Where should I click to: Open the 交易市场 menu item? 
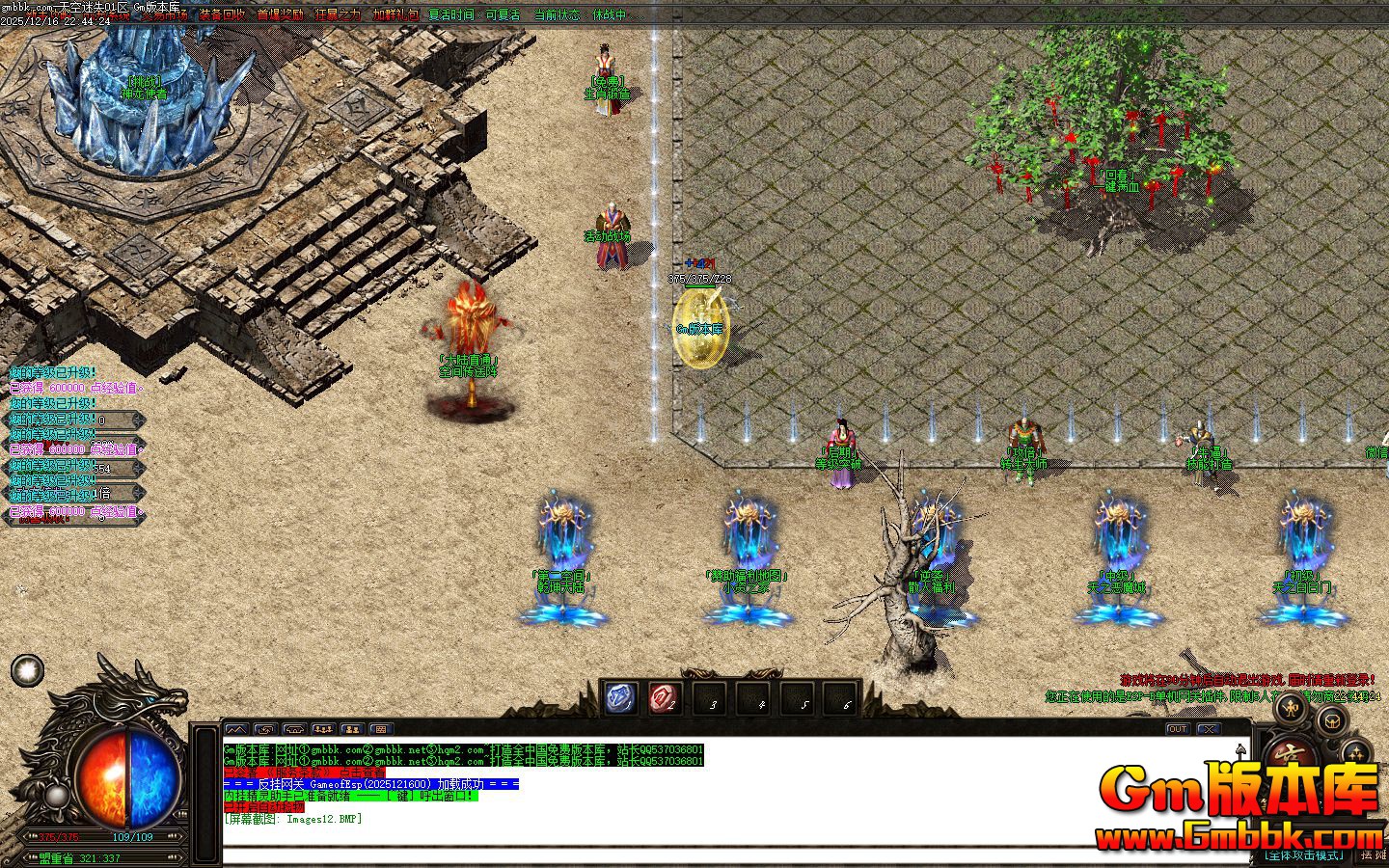pyautogui.click(x=165, y=15)
